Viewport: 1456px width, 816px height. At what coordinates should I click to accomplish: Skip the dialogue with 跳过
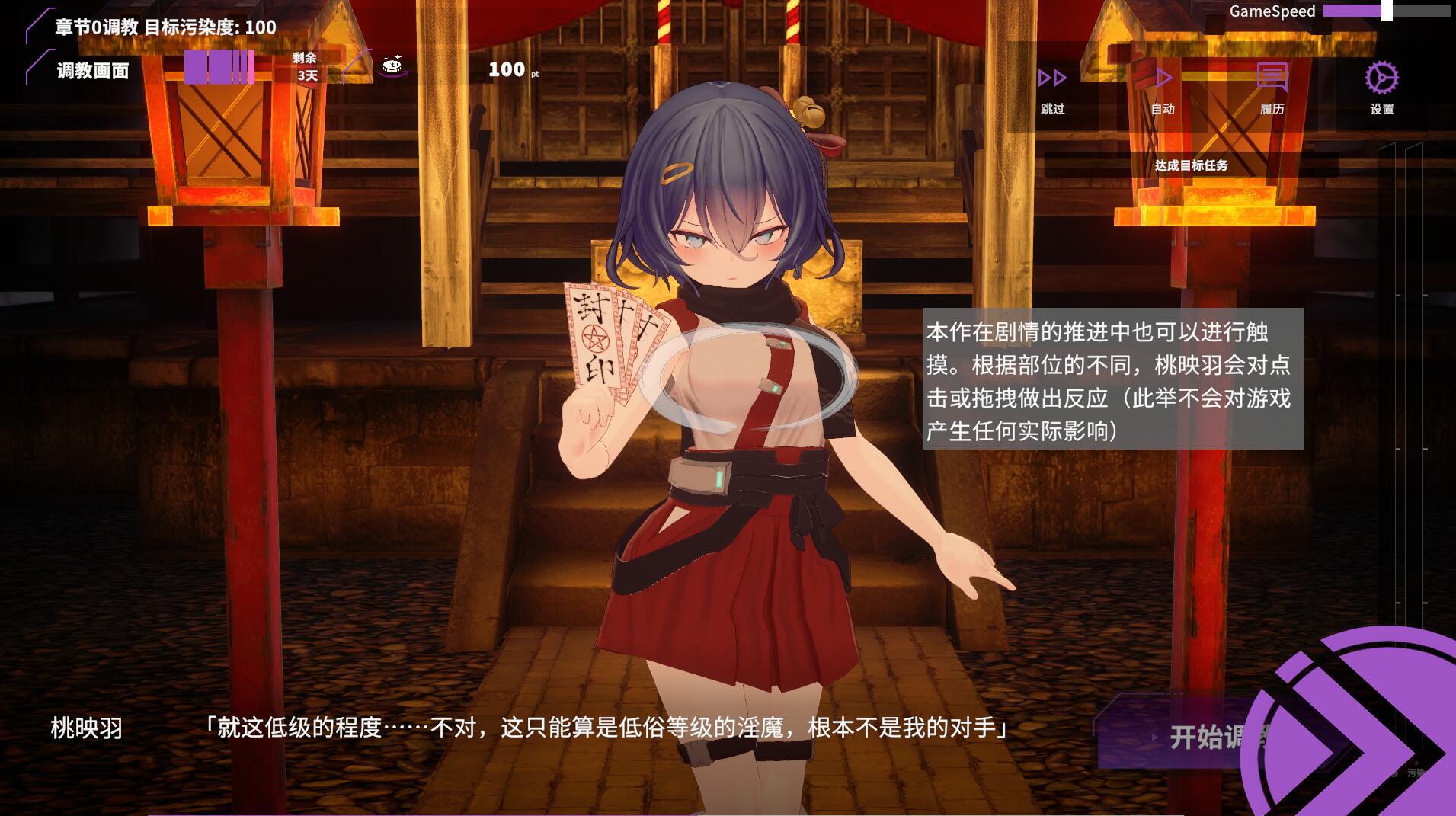(x=1052, y=86)
